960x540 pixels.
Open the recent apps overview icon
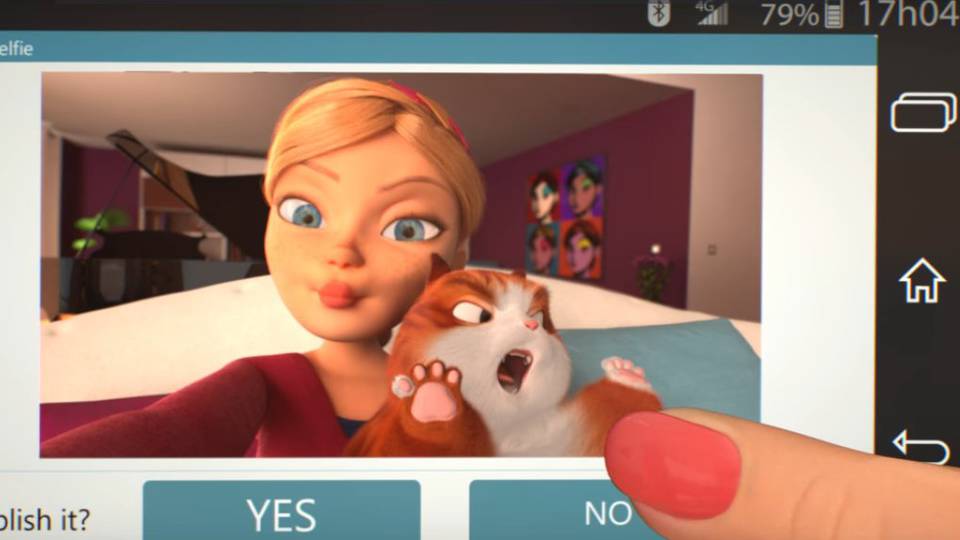922,111
